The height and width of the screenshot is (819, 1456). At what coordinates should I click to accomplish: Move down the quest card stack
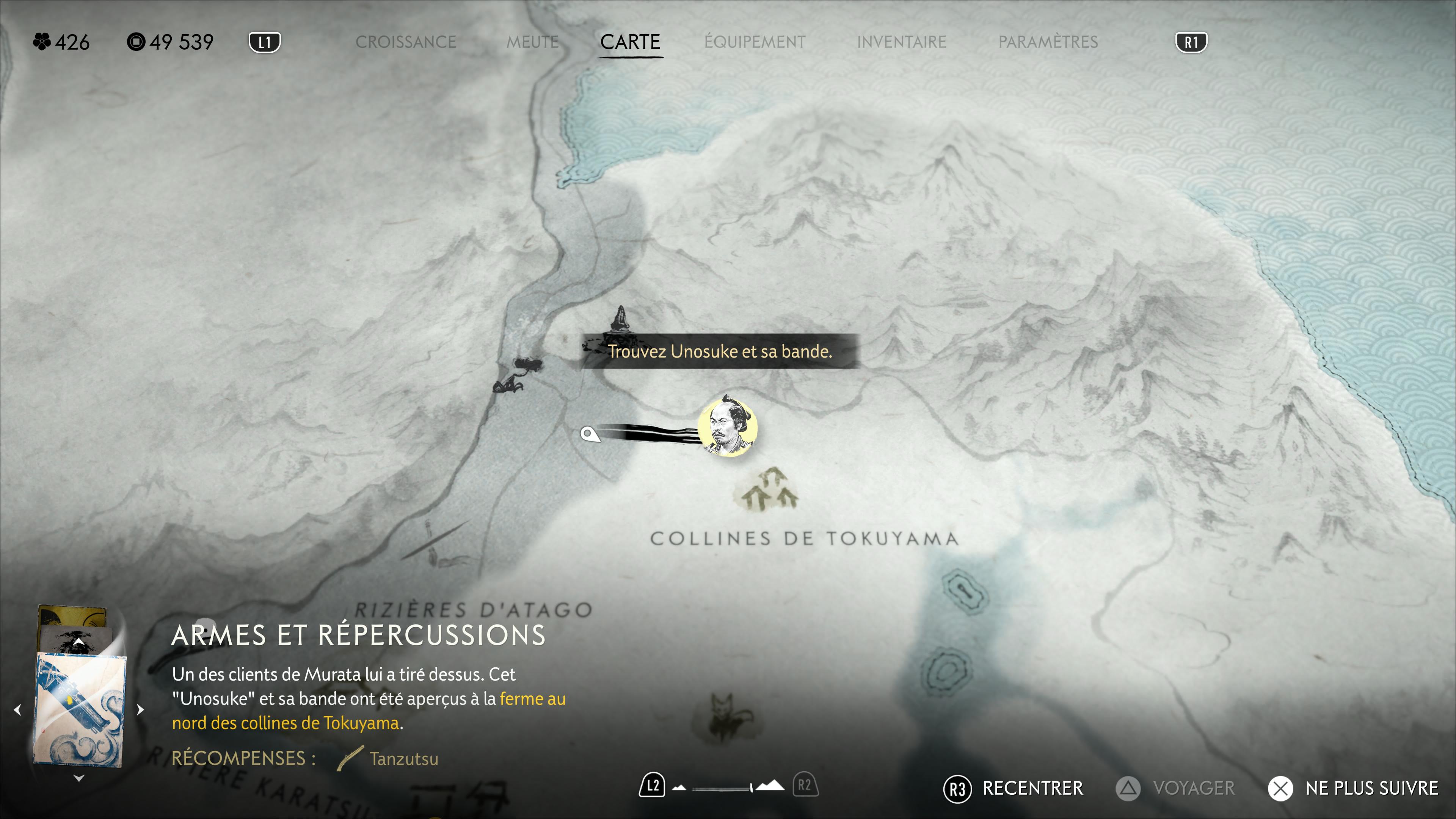(x=78, y=778)
